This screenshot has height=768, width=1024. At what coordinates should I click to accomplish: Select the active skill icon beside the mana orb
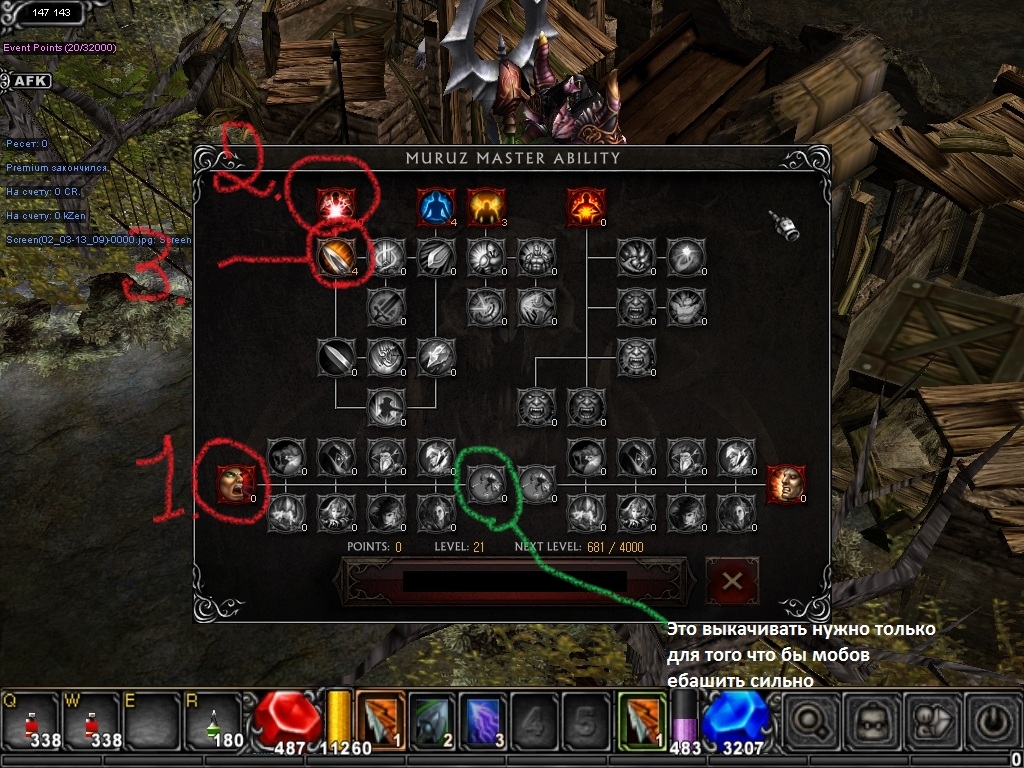click(x=641, y=721)
